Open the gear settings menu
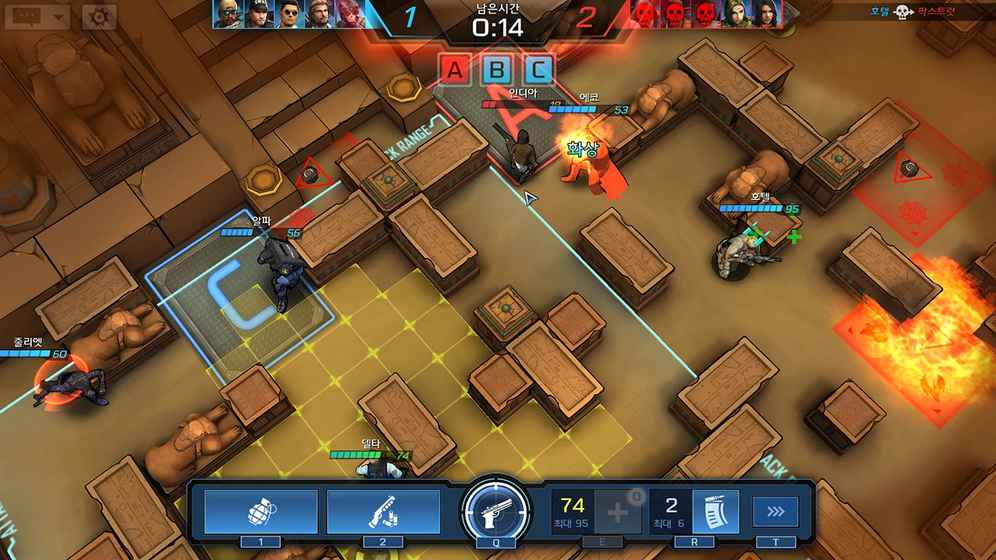This screenshot has width=996, height=560. (98, 17)
